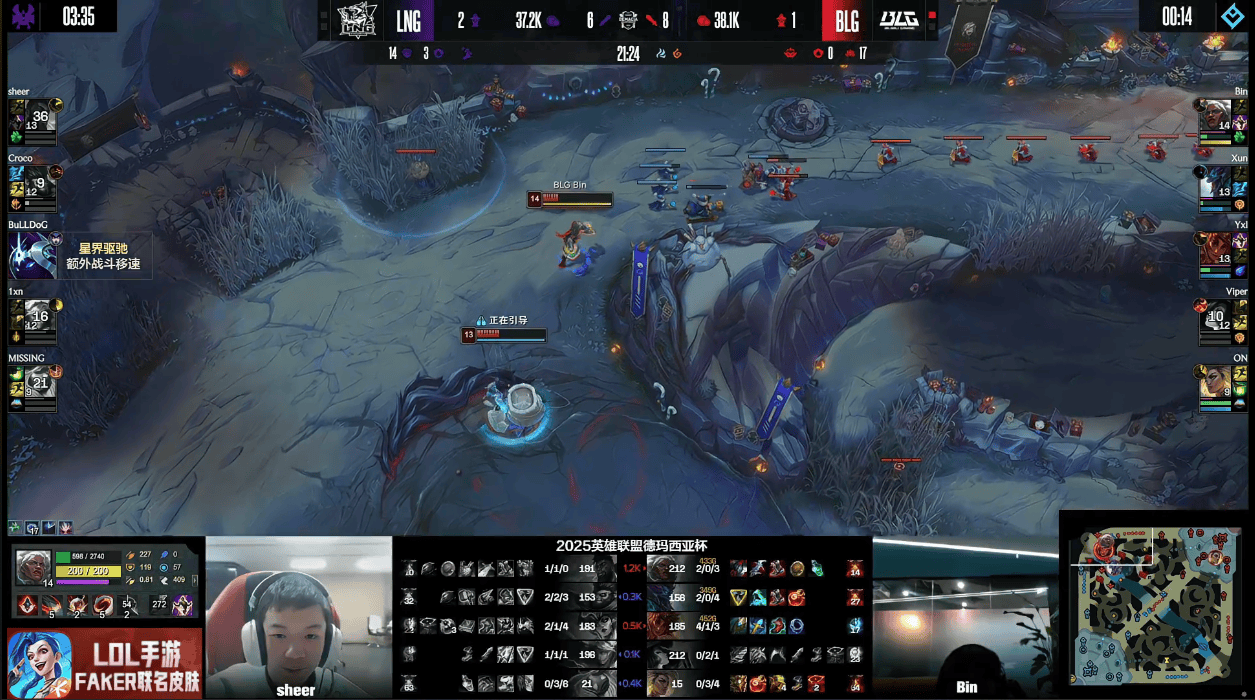Click the selected champion's portrait in stats panel
1255x700 pixels.
pyautogui.click(x=33, y=566)
